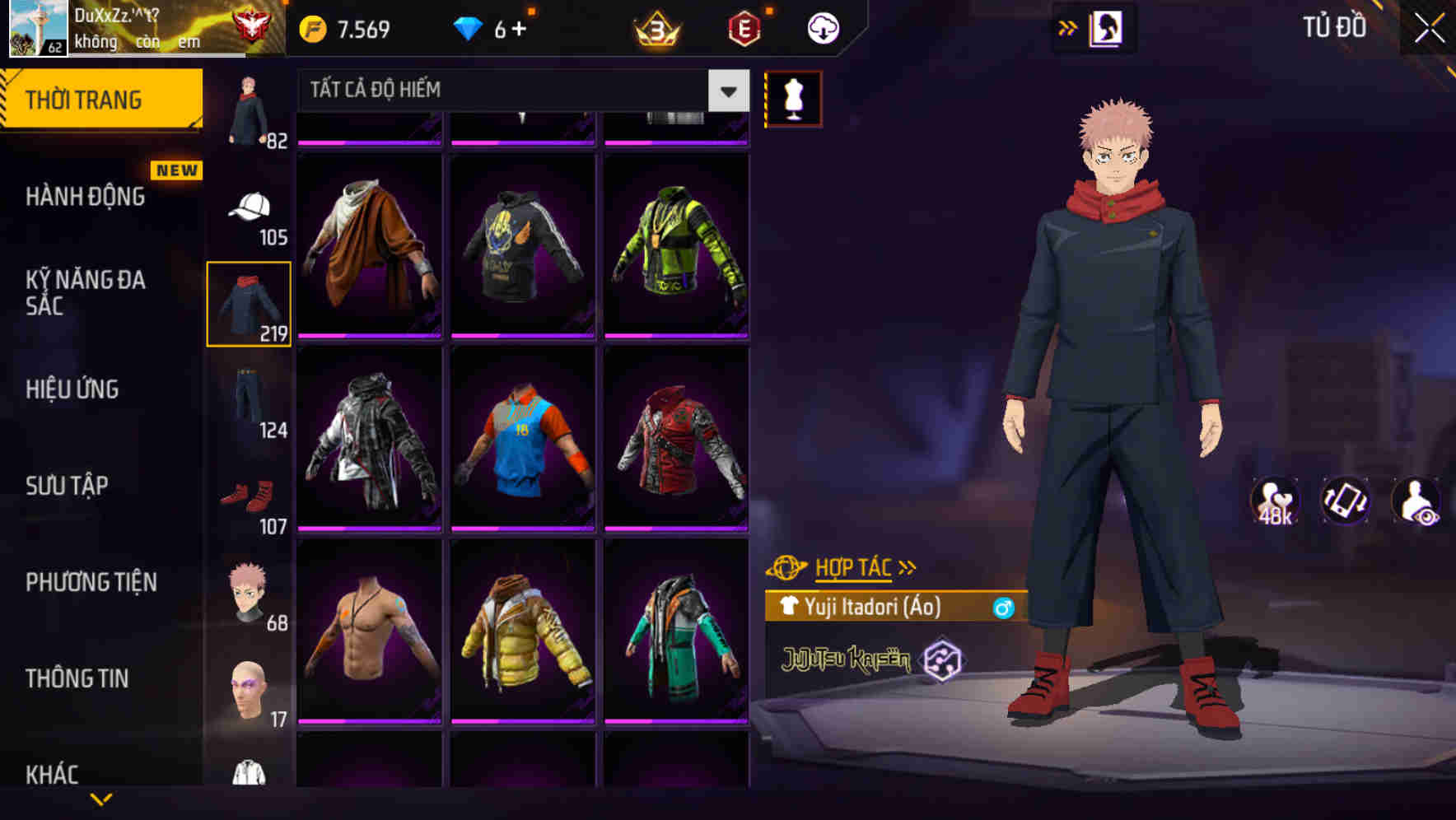
Task: Click the character card icon near TỦ ĐỒ
Action: (x=1108, y=27)
